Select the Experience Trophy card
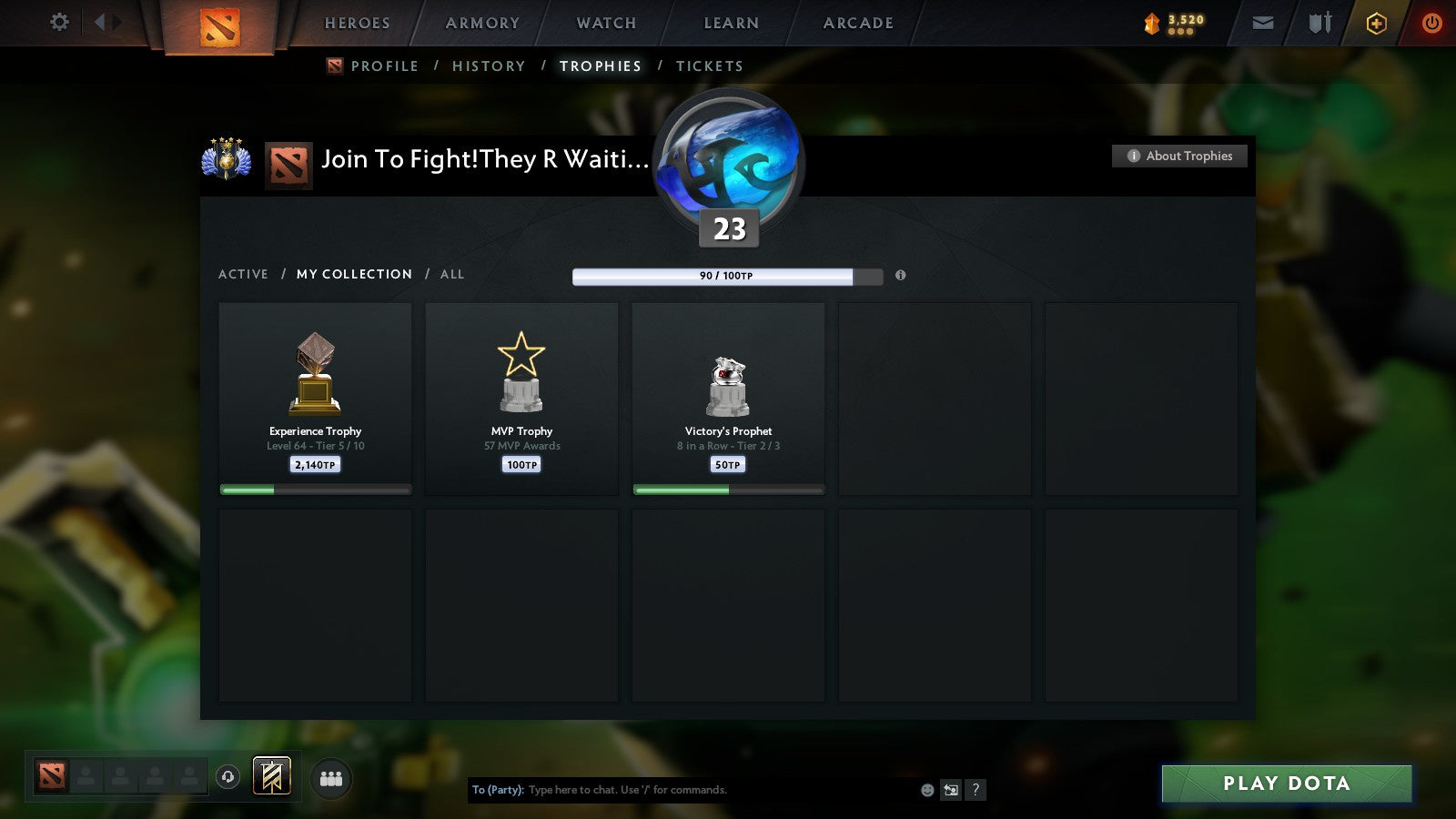The height and width of the screenshot is (819, 1456). (315, 399)
